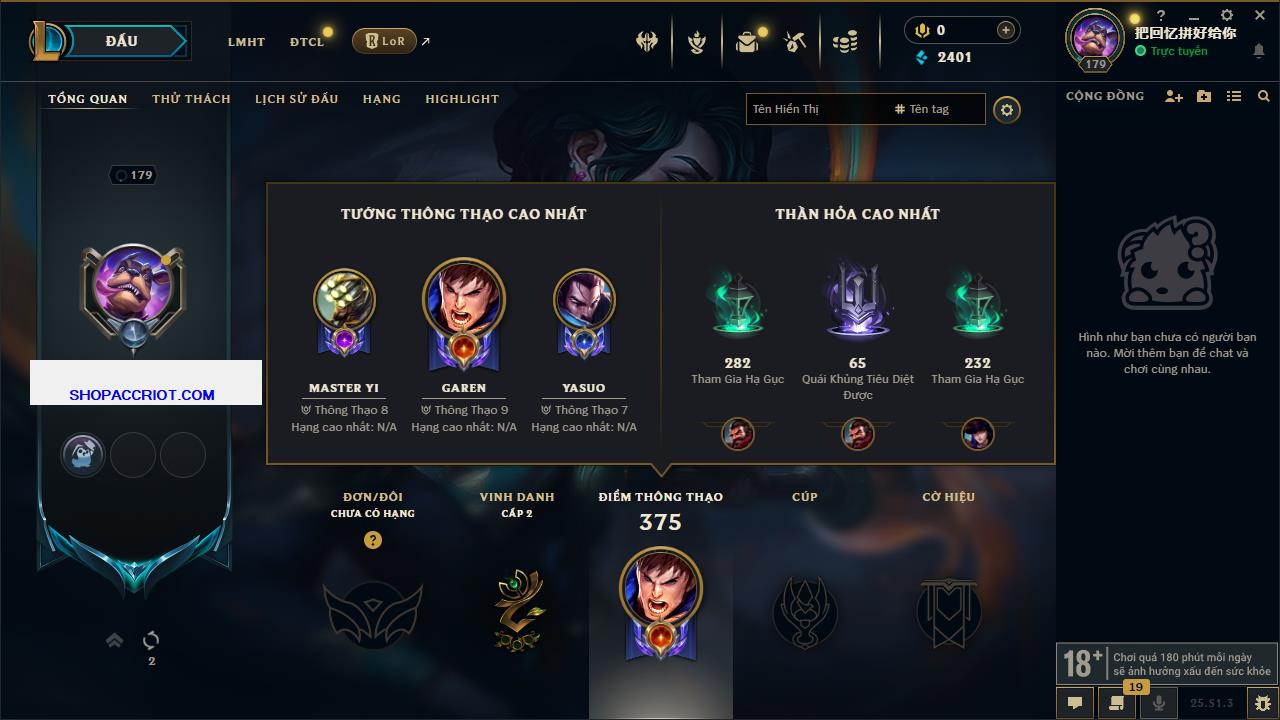The width and height of the screenshot is (1280, 720).
Task: View the LỊCH SỬ ĐẤU tab
Action: [x=296, y=99]
